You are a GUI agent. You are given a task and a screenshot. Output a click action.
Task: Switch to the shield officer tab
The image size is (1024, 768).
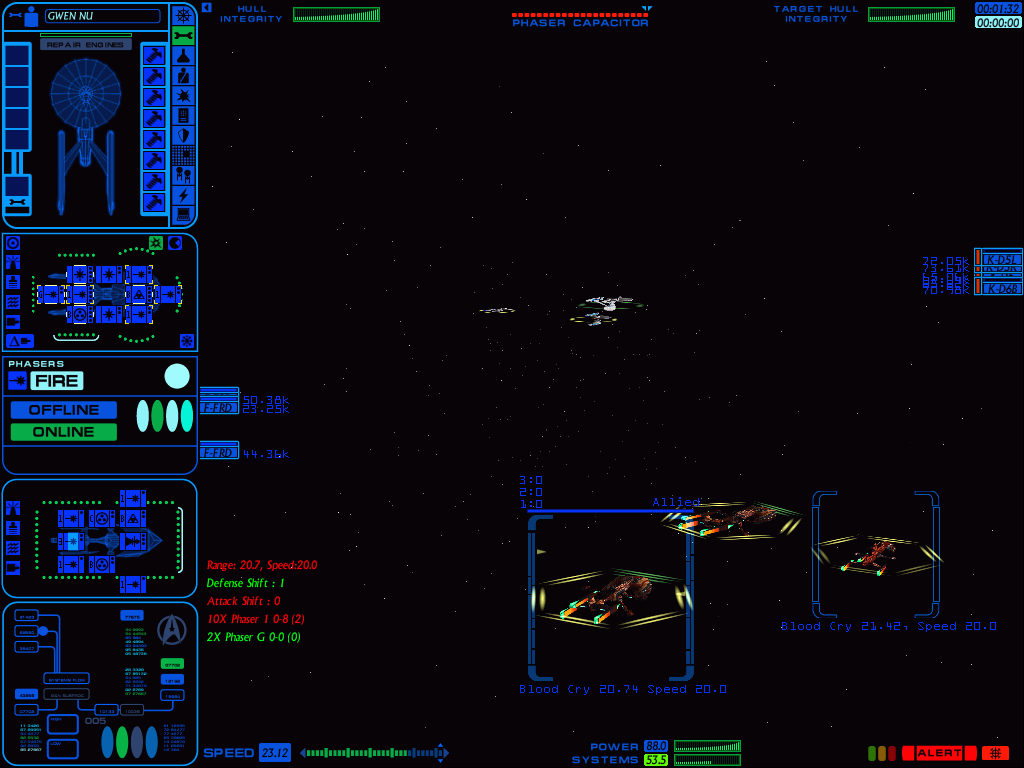[x=183, y=136]
